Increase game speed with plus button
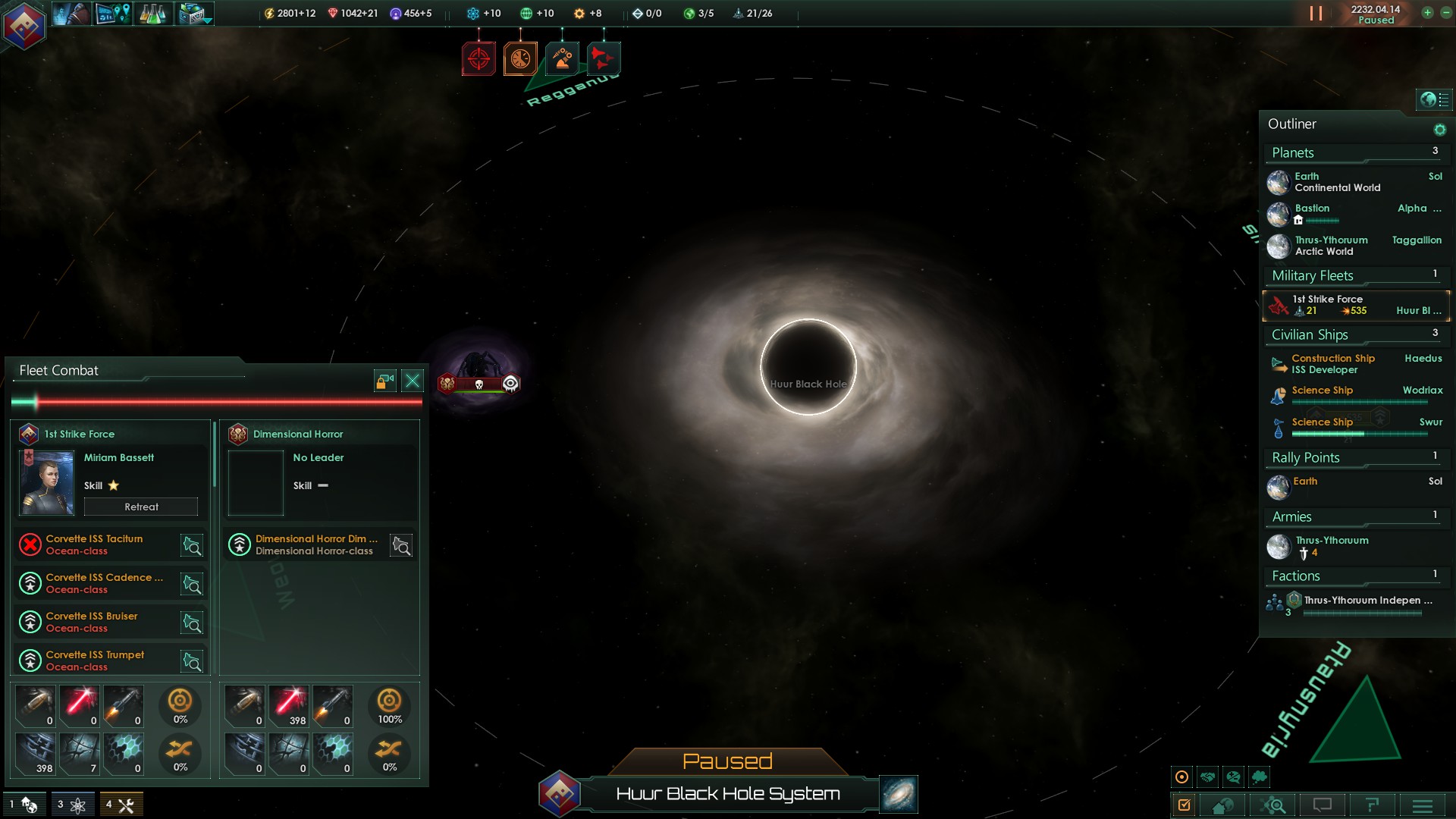This screenshot has width=1456, height=819. point(1427,13)
